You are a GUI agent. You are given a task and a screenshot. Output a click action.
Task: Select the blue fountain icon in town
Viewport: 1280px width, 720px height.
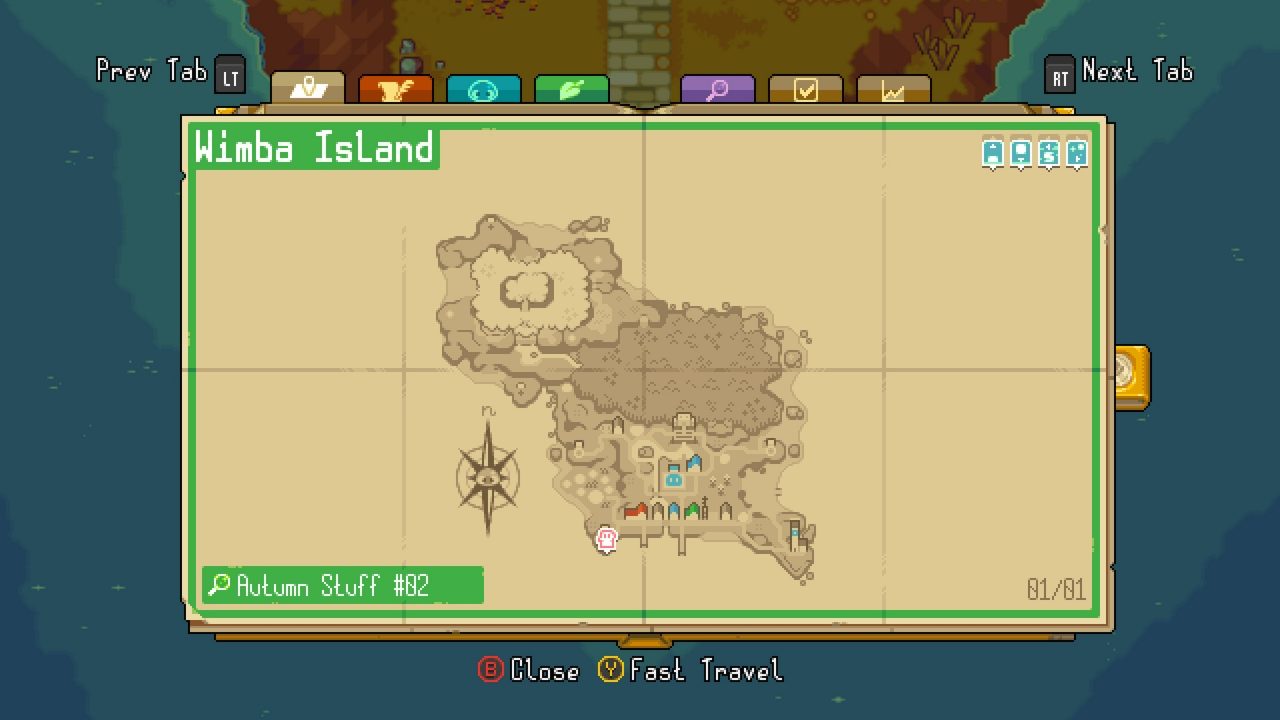[672, 479]
